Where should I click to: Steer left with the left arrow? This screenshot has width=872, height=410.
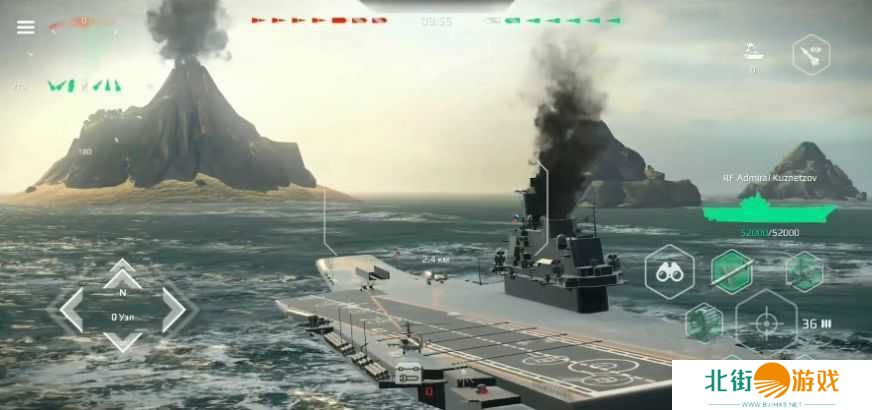click(72, 309)
